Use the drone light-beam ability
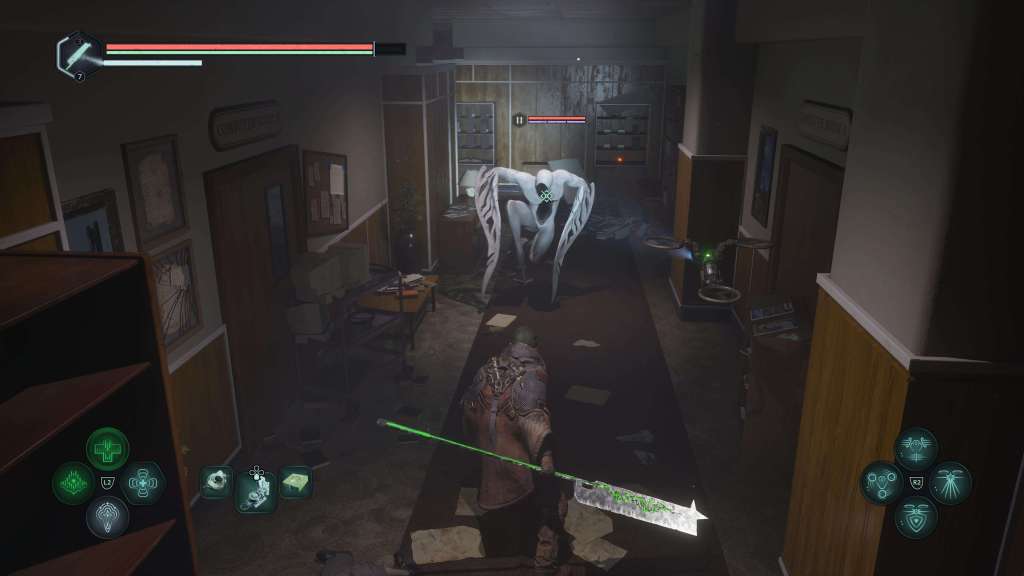1024x576 pixels. [950, 483]
